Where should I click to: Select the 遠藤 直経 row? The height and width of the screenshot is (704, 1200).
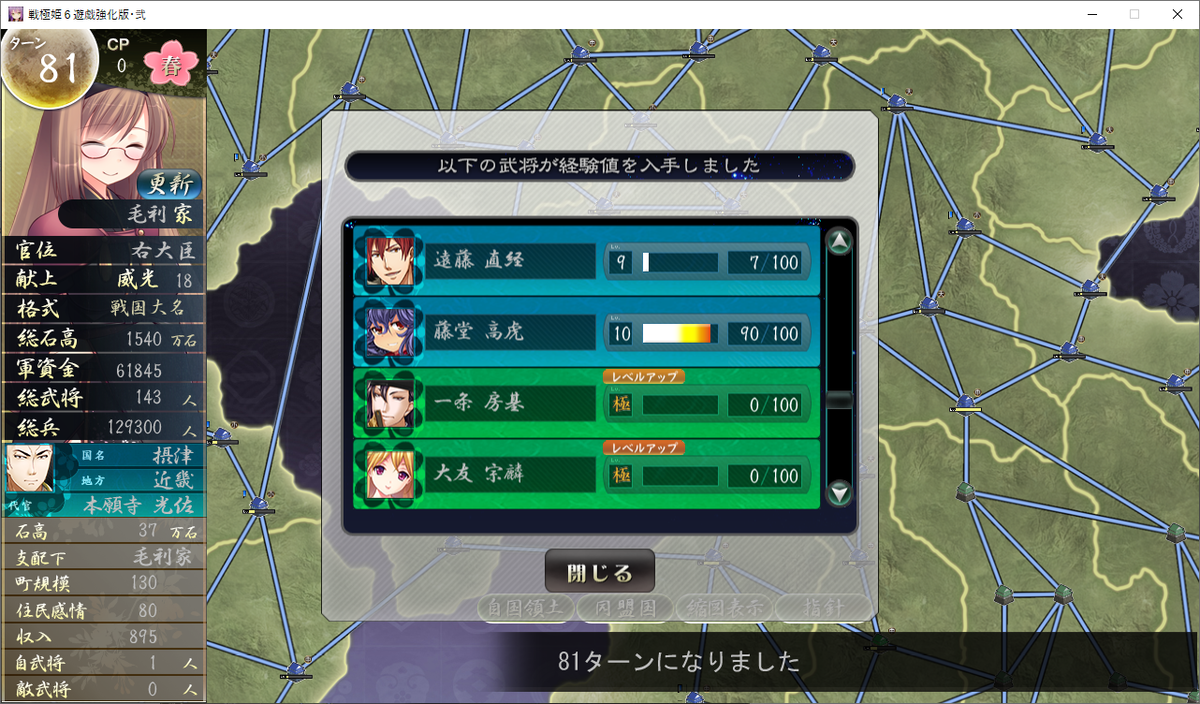click(586, 261)
